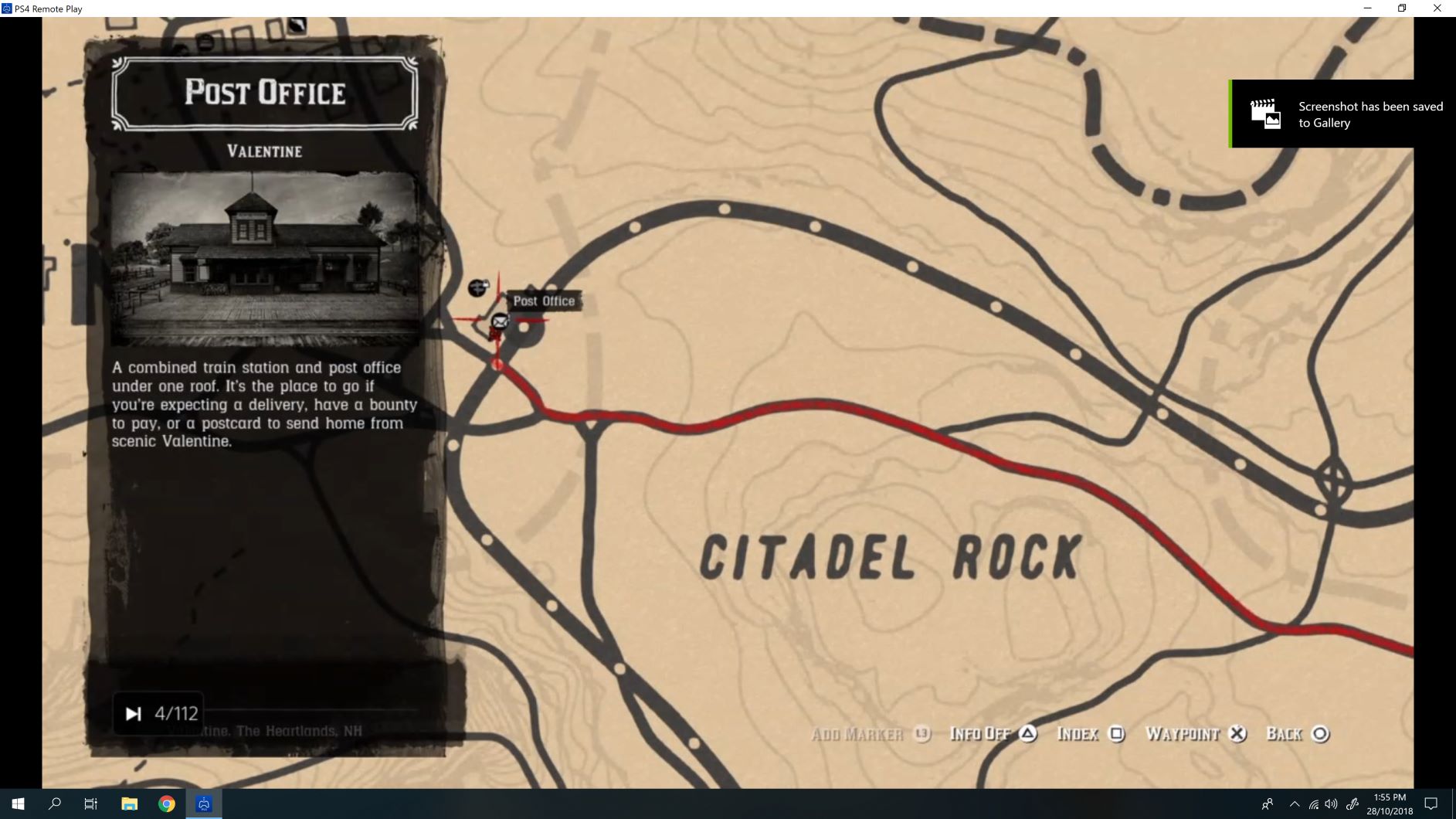Mute the speaker volume in the system tray
1456x819 pixels.
[1332, 804]
